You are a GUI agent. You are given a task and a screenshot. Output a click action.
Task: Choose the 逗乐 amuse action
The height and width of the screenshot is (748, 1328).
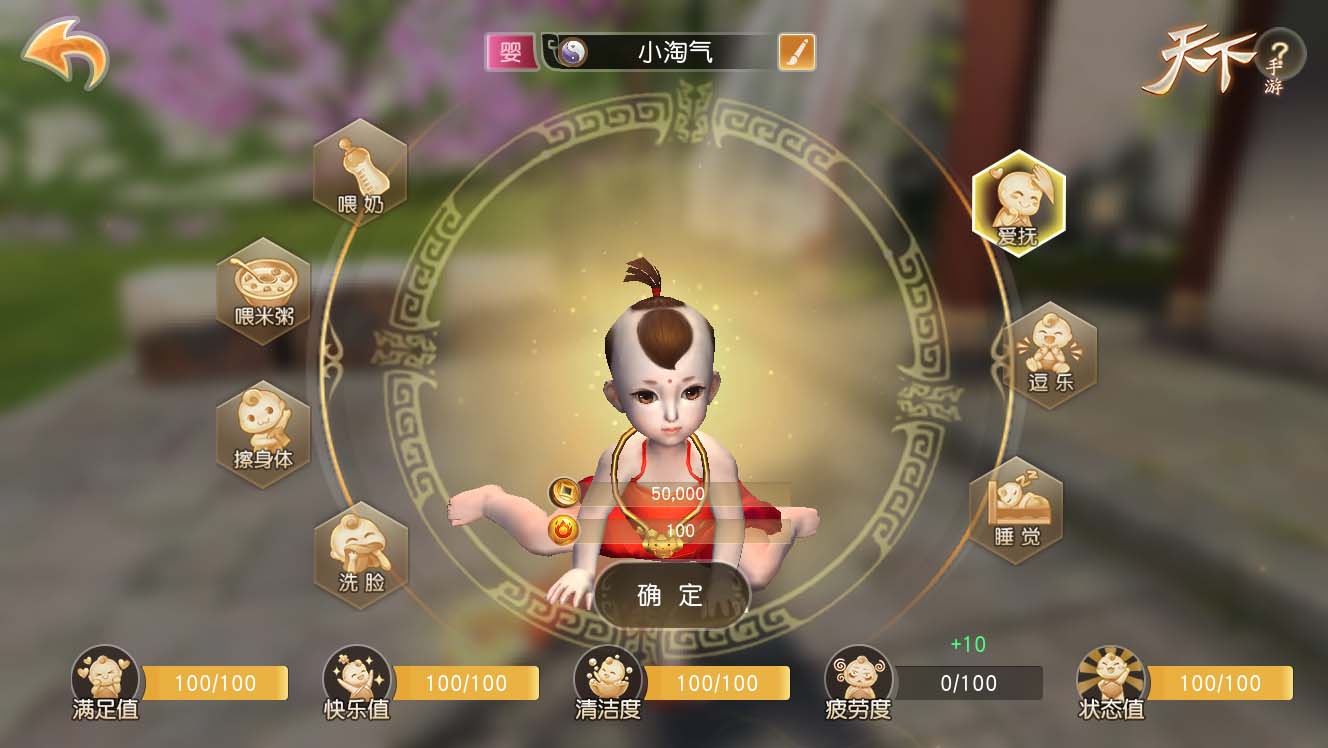[x=1050, y=355]
